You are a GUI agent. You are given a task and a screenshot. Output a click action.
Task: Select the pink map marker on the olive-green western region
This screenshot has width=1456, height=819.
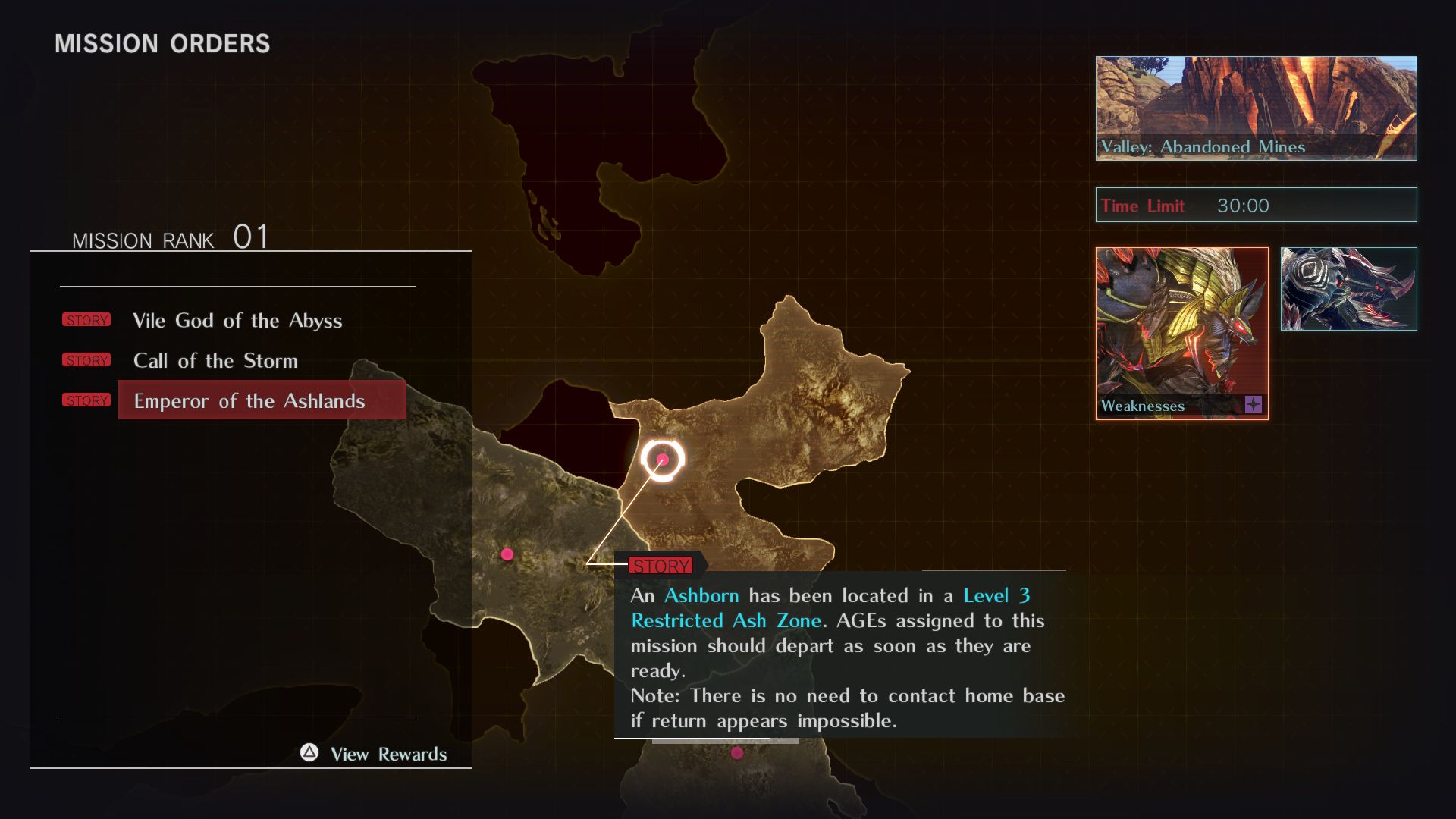click(507, 554)
